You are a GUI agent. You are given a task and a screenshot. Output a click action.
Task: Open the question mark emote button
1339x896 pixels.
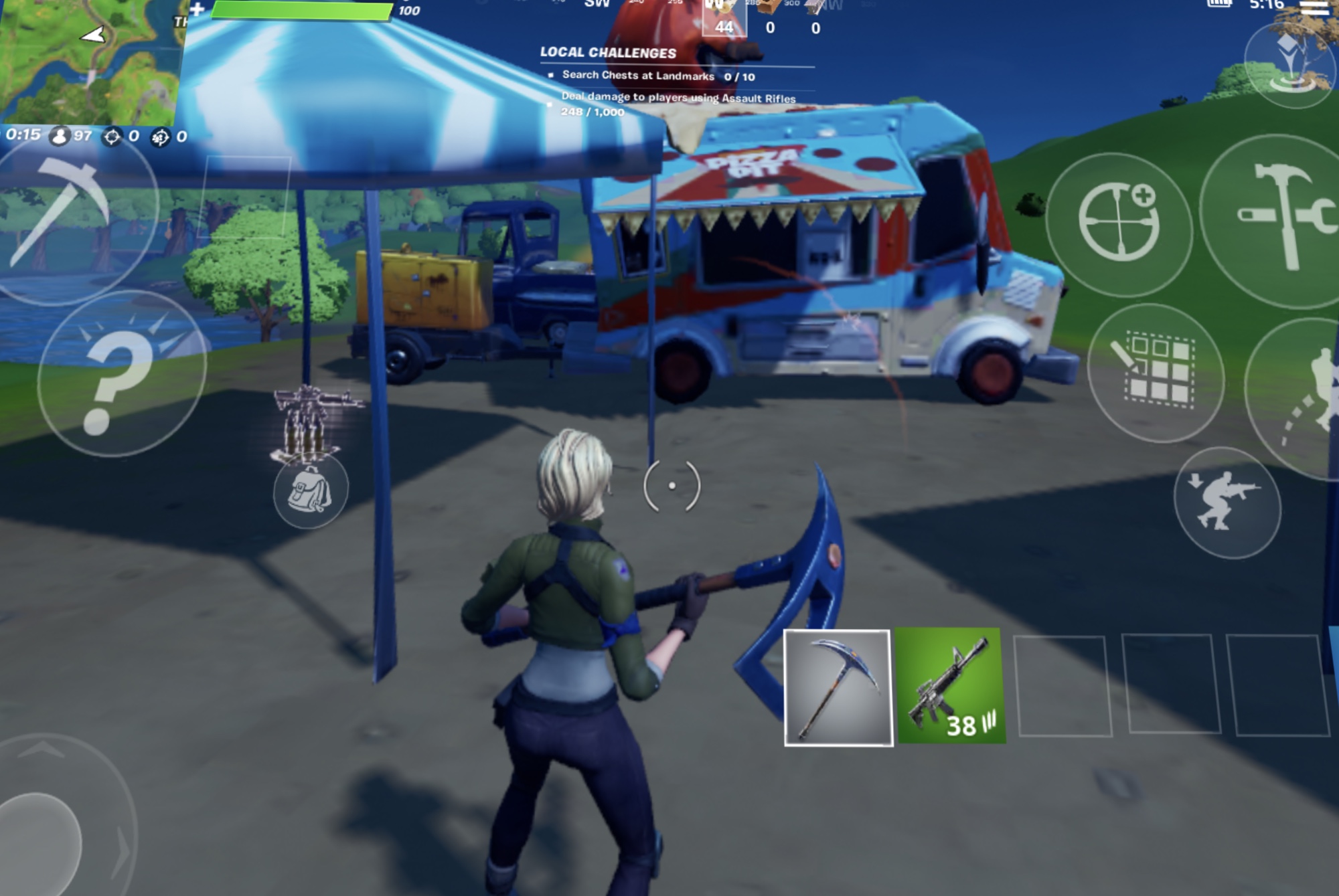(121, 375)
